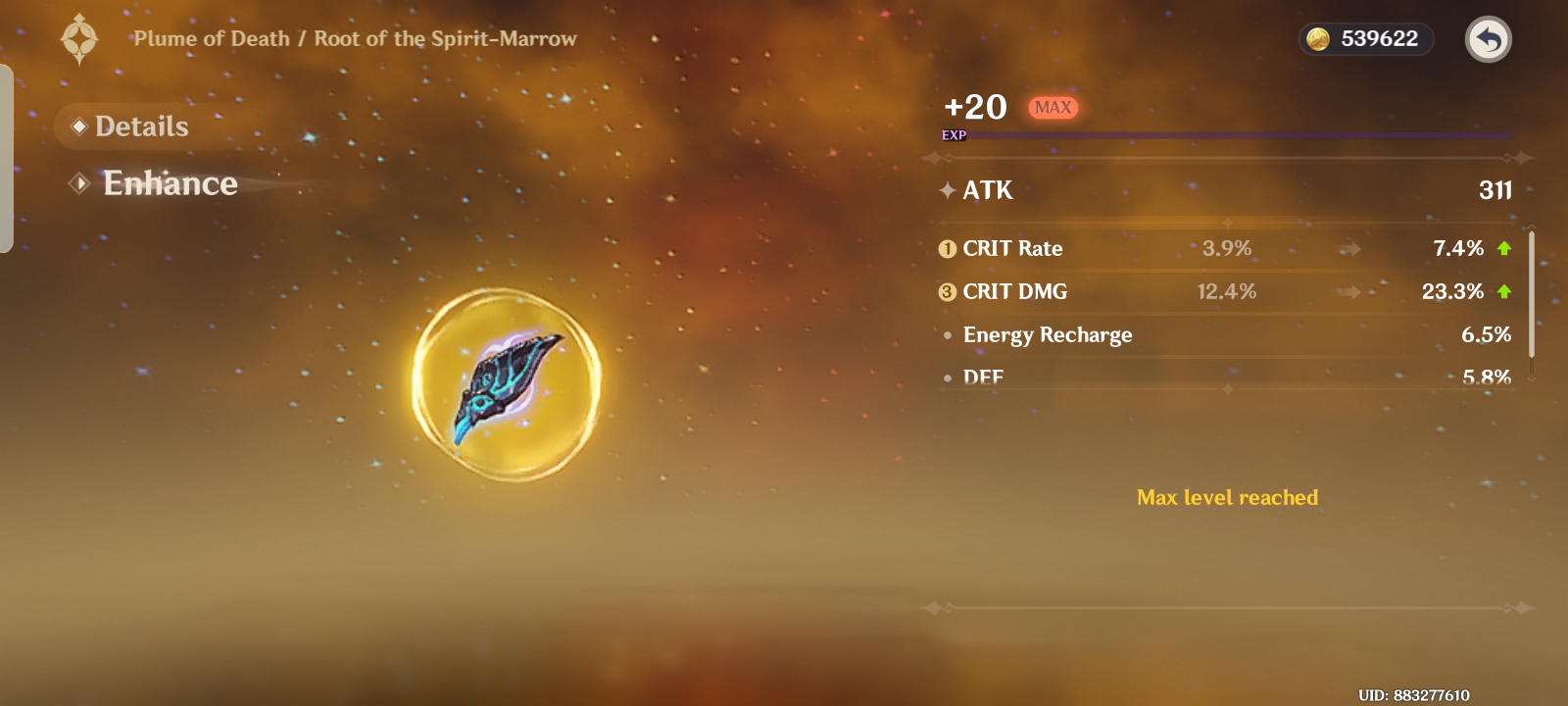The image size is (1568, 706).
Task: Click the diamond marker beside Details
Action: pos(80,126)
